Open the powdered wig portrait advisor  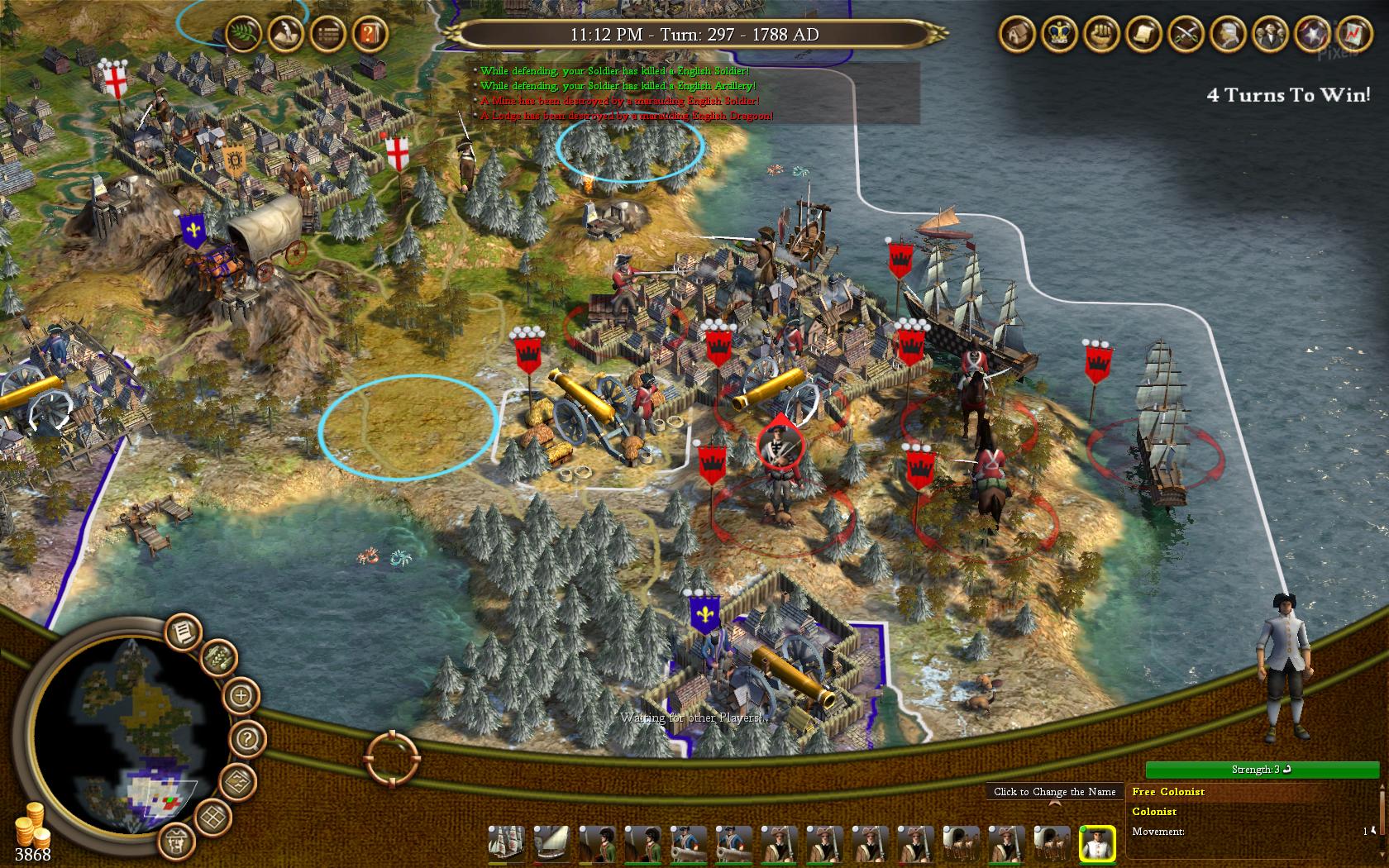[x=1227, y=33]
